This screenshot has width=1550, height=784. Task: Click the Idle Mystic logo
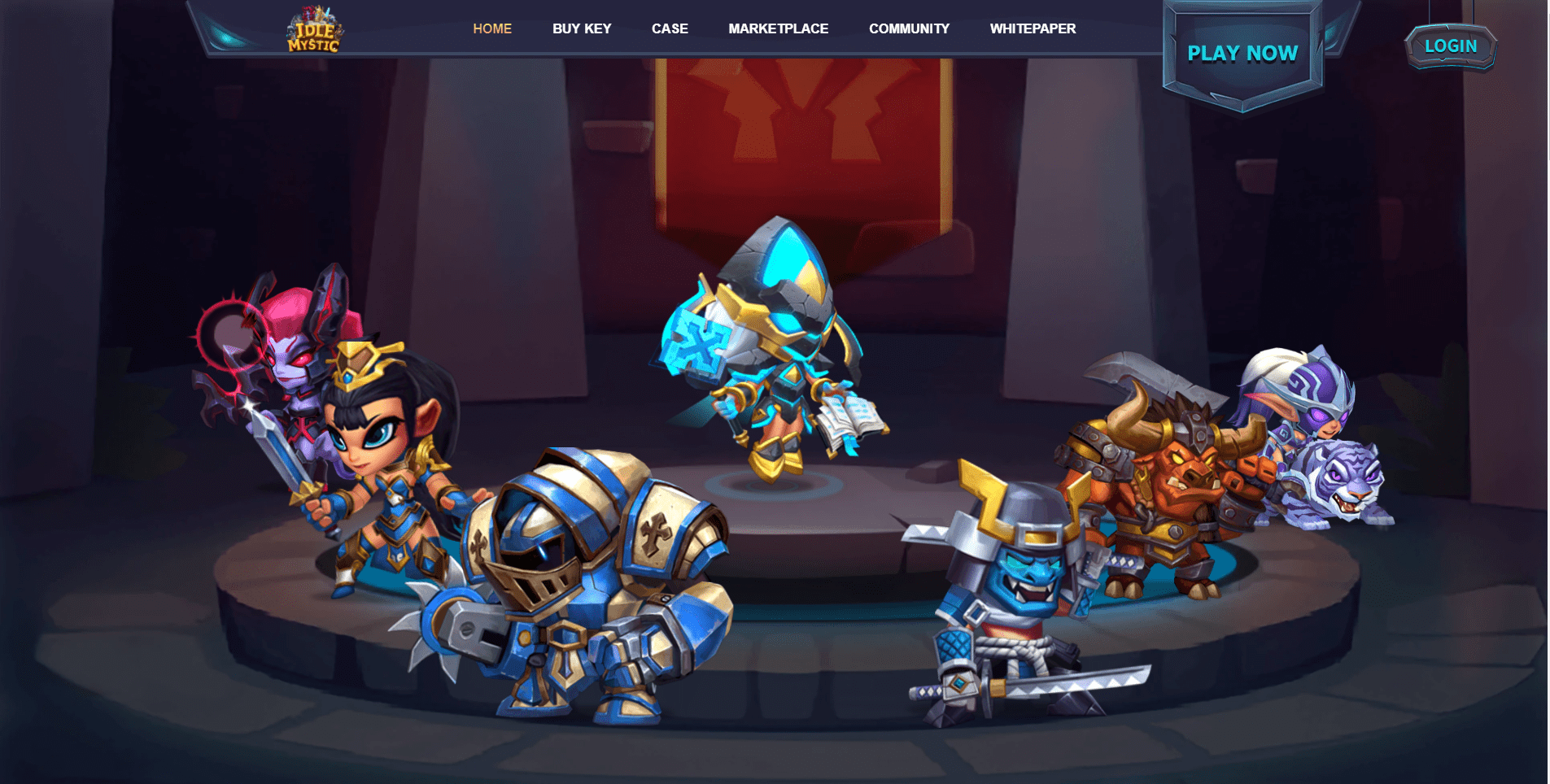coord(314,31)
